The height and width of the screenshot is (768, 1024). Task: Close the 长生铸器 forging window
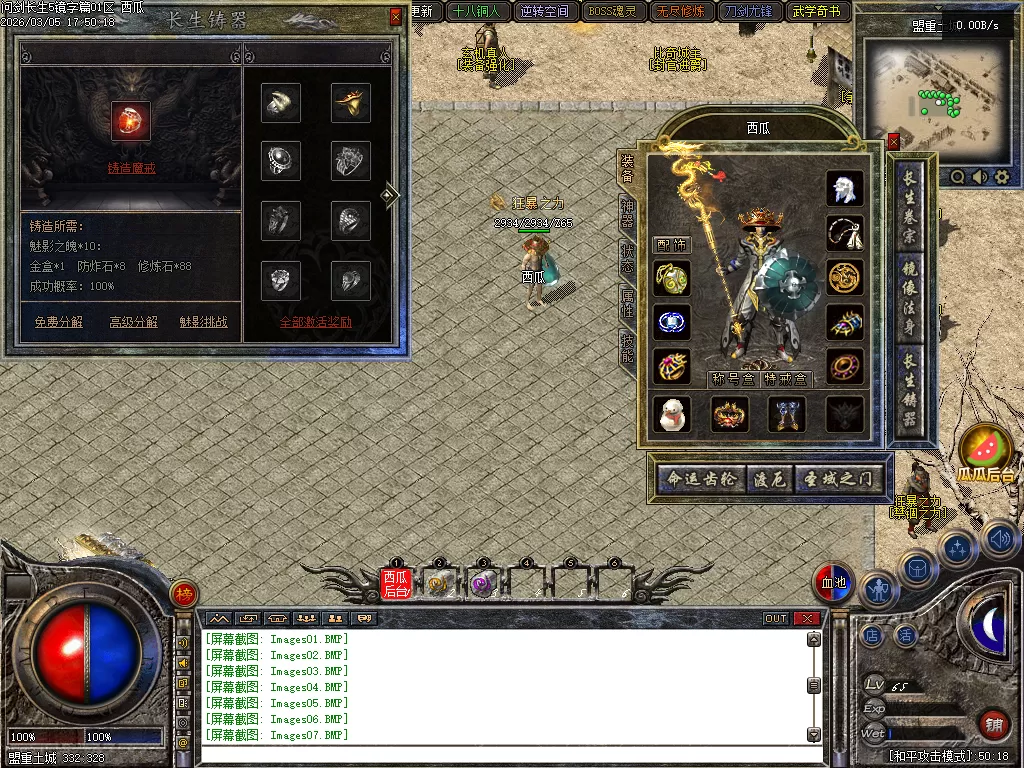(396, 17)
